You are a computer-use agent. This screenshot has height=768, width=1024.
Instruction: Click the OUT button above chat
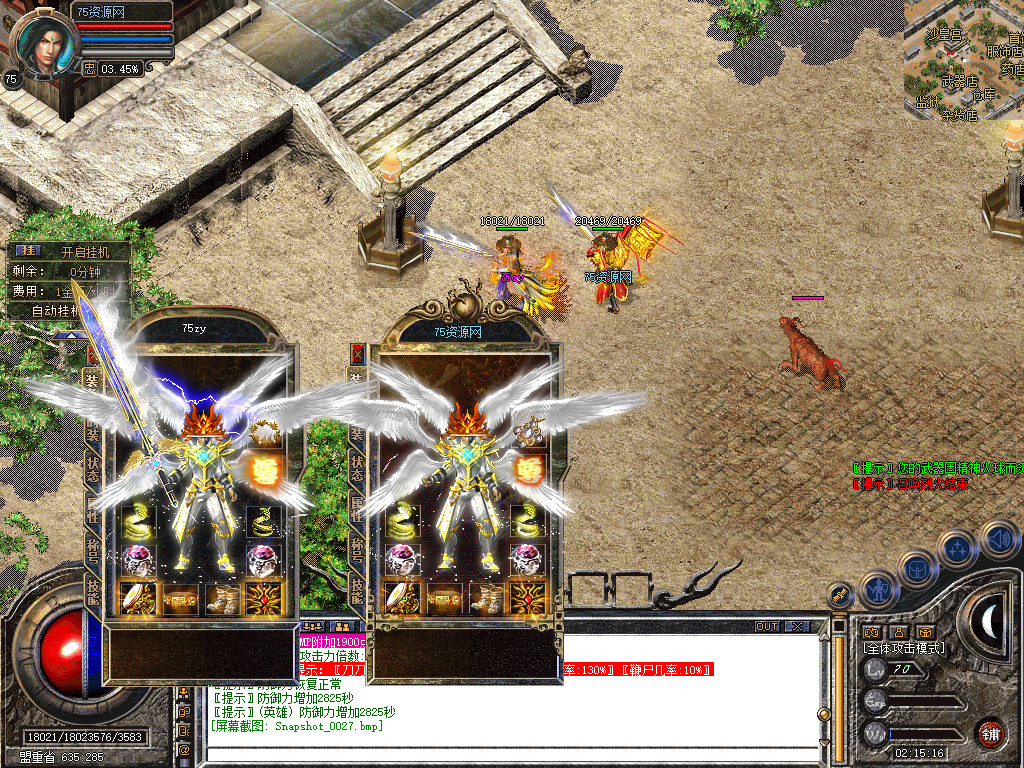[766, 627]
